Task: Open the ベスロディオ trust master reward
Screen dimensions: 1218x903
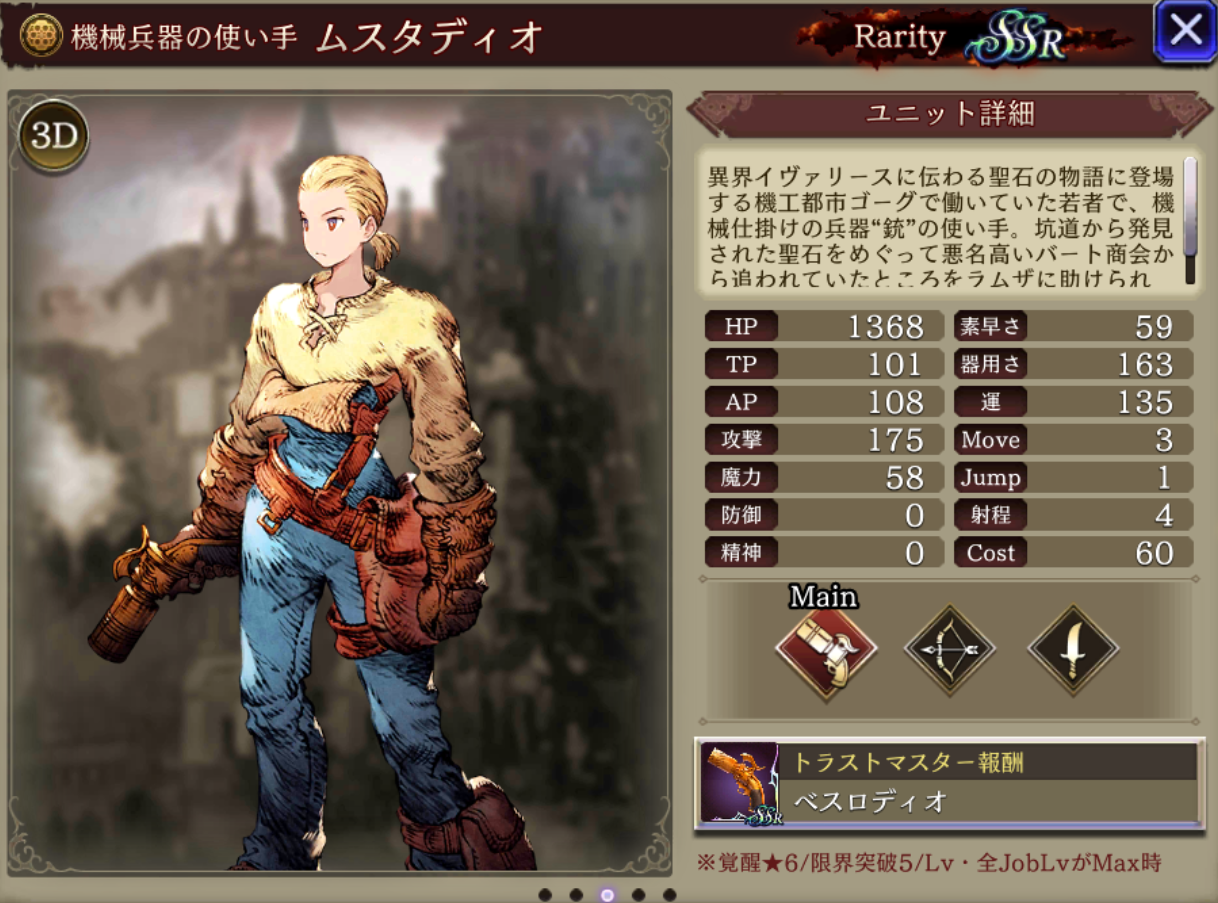Action: coord(948,783)
